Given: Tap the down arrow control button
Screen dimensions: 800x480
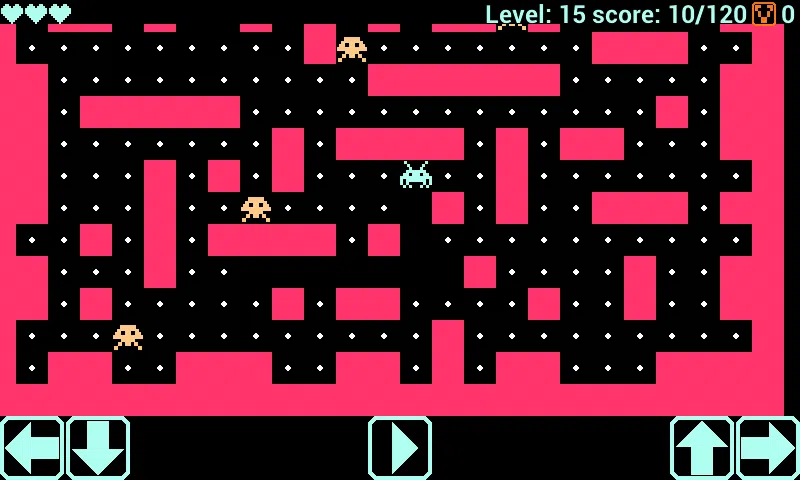Looking at the screenshot, I should pos(98,448).
